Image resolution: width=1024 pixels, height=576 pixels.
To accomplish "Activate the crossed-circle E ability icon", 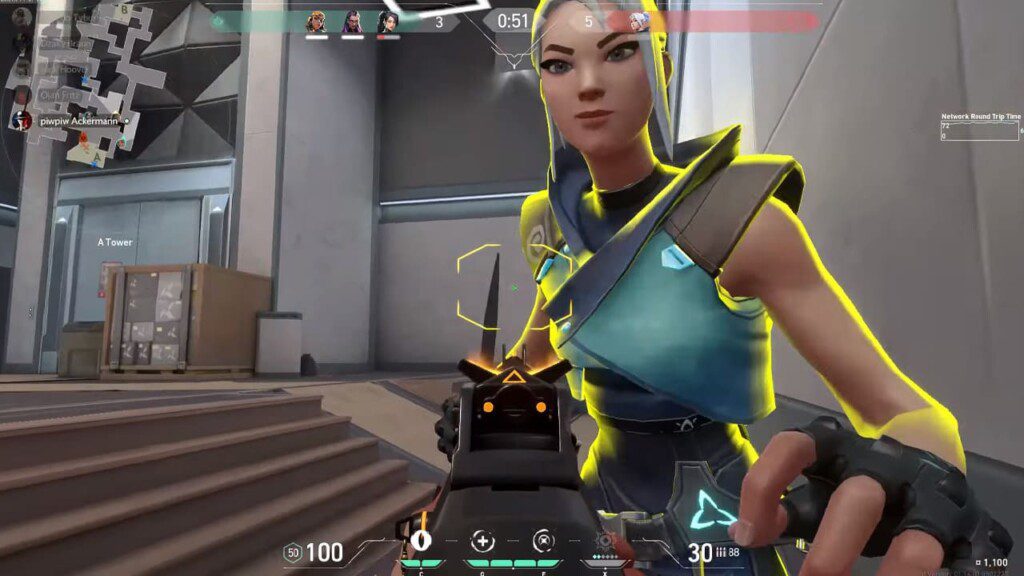I will point(543,542).
